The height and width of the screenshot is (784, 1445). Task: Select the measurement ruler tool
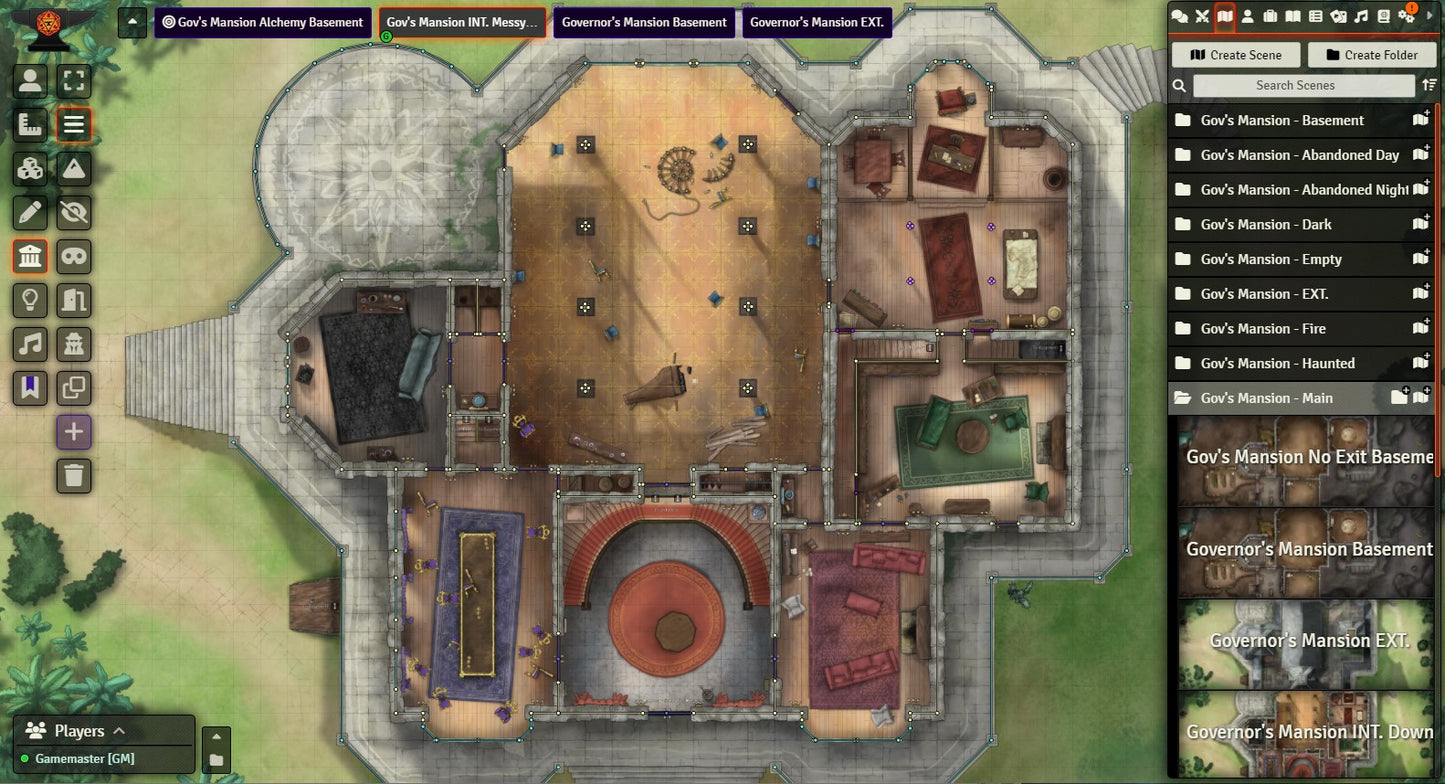click(31, 125)
